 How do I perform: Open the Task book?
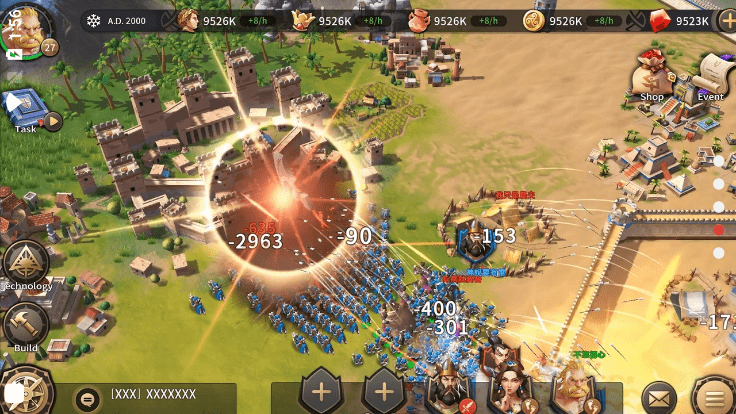click(x=26, y=108)
